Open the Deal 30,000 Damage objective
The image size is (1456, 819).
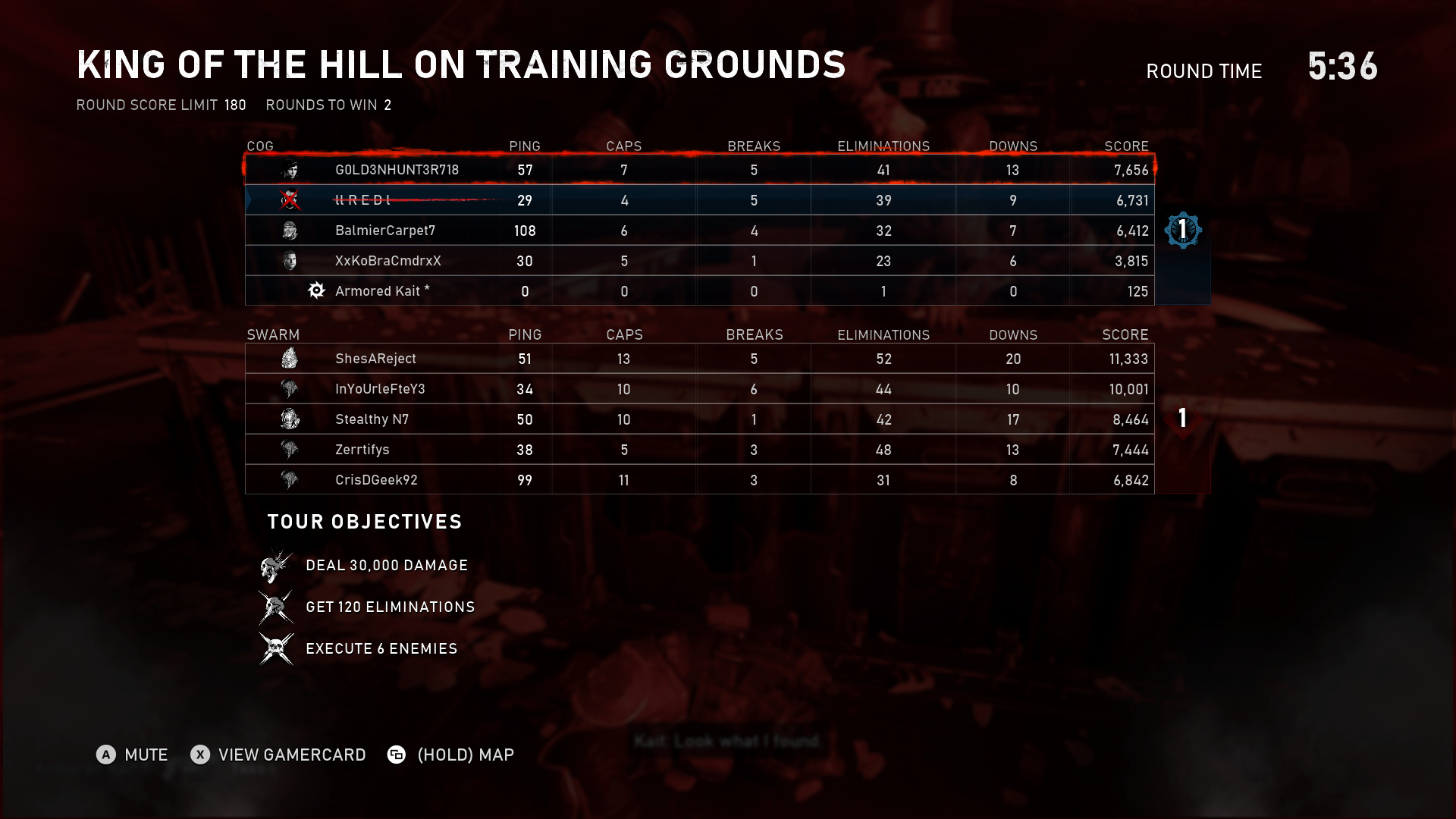pos(386,566)
